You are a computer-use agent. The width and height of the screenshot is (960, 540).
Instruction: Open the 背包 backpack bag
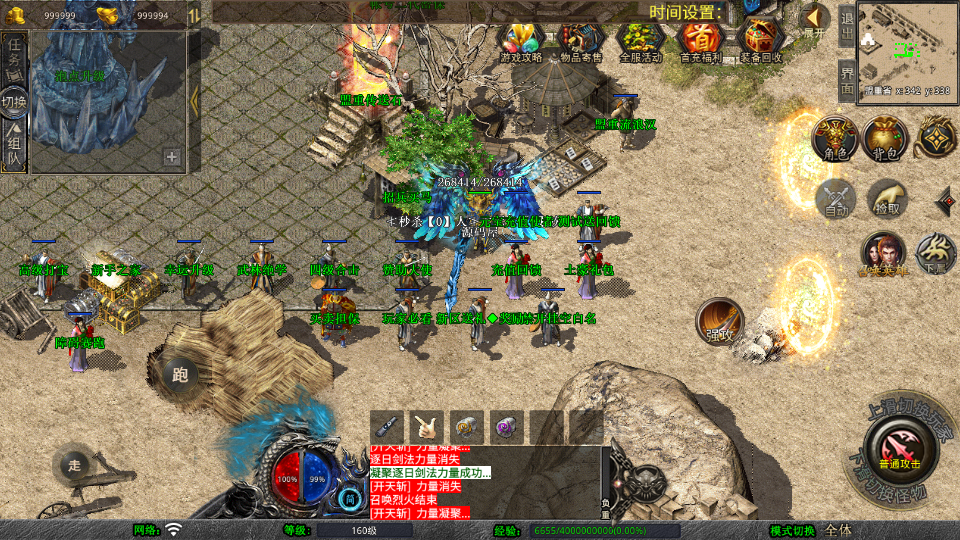[x=885, y=139]
